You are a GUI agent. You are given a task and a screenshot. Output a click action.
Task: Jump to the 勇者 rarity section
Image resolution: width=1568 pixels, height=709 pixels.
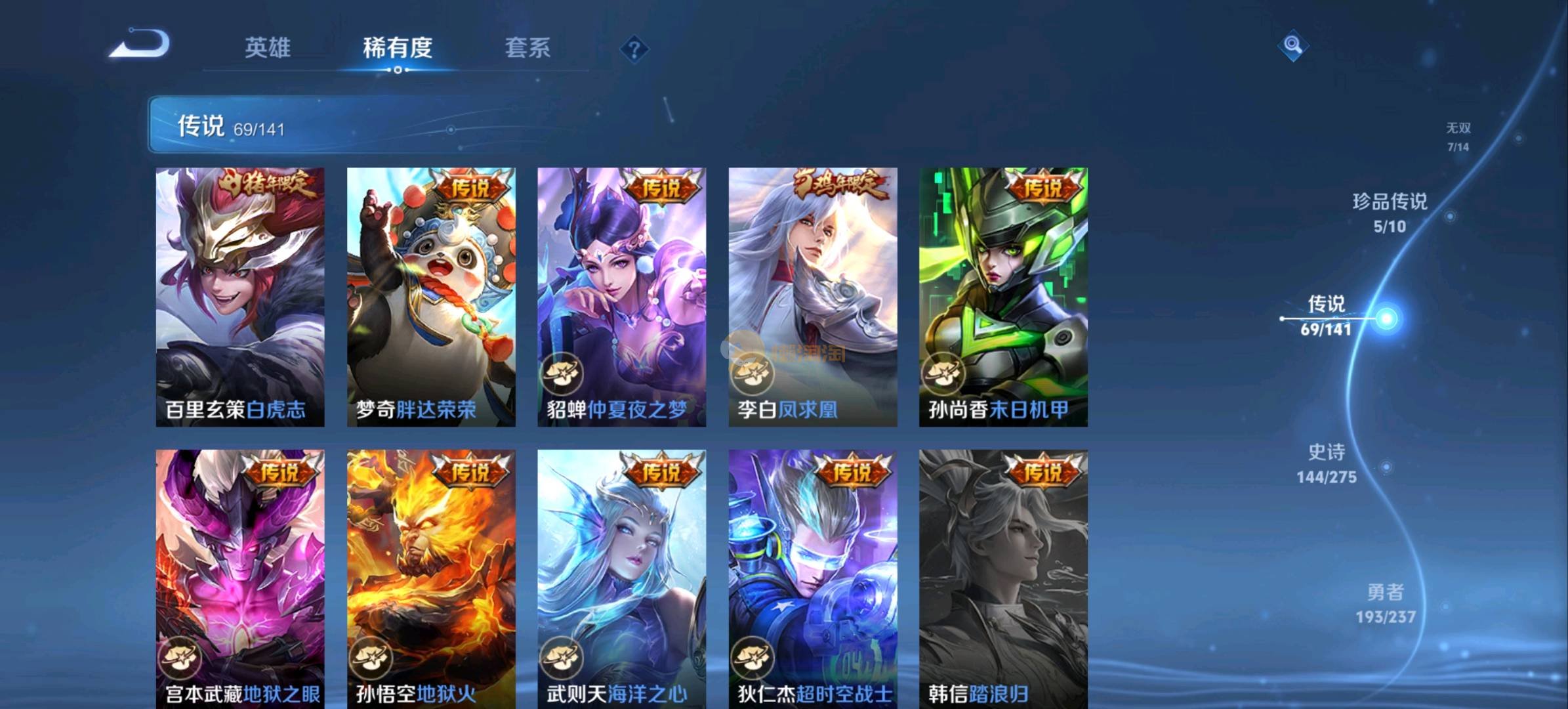(x=1386, y=603)
